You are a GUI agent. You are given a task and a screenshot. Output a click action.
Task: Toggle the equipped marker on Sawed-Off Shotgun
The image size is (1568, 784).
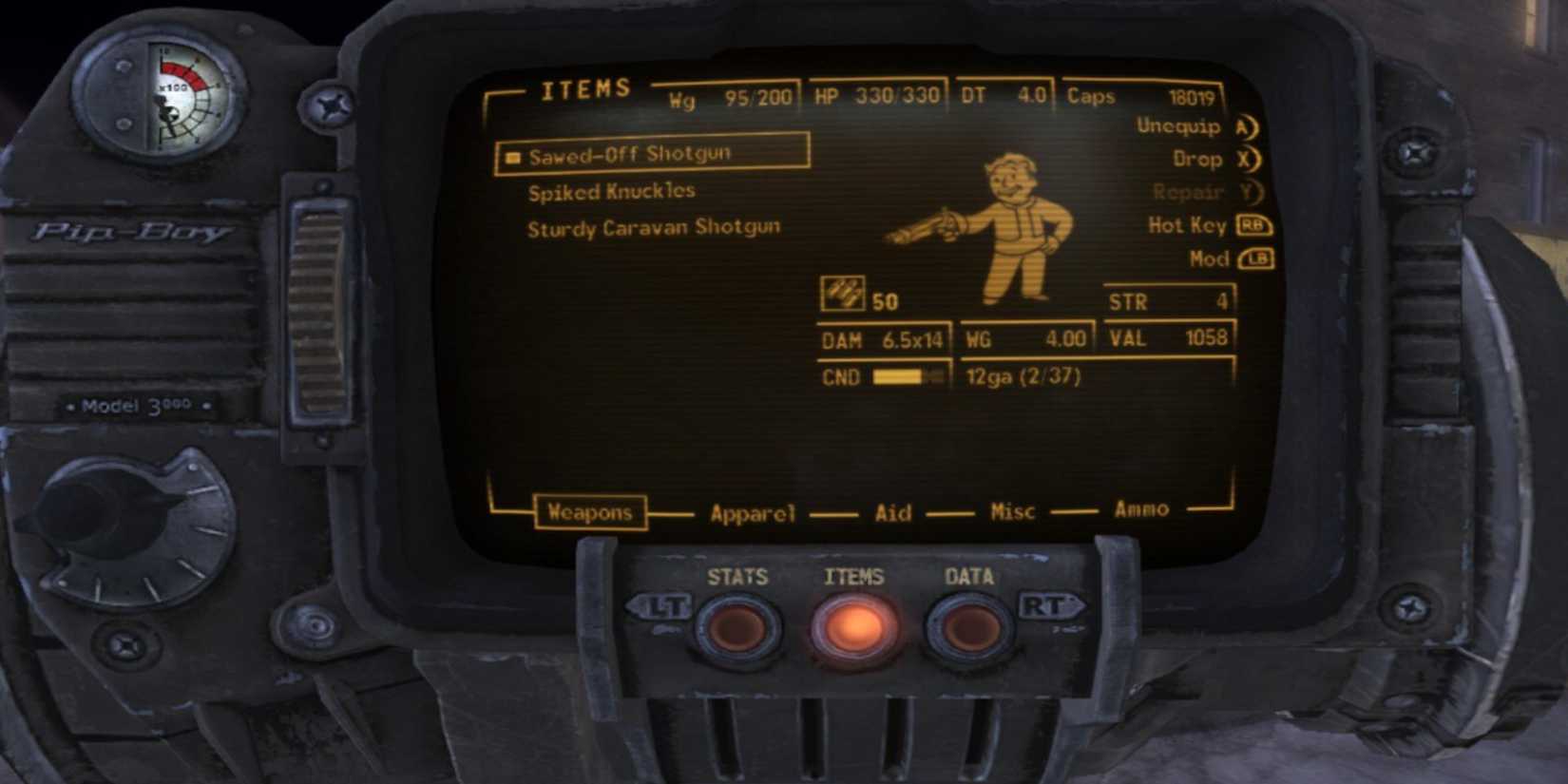click(x=512, y=155)
